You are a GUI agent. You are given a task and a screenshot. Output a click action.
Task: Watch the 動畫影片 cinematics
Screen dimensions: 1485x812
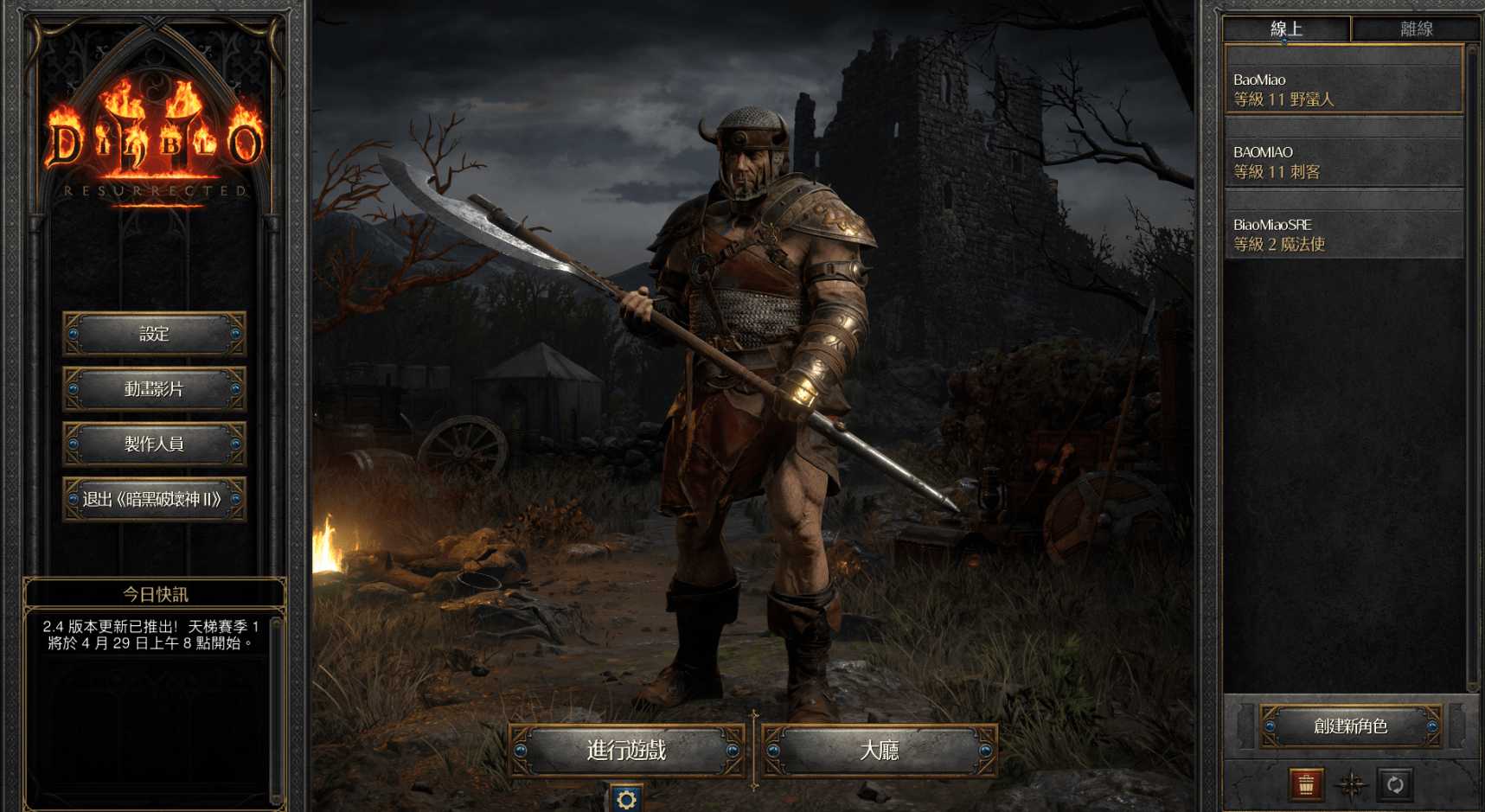154,389
